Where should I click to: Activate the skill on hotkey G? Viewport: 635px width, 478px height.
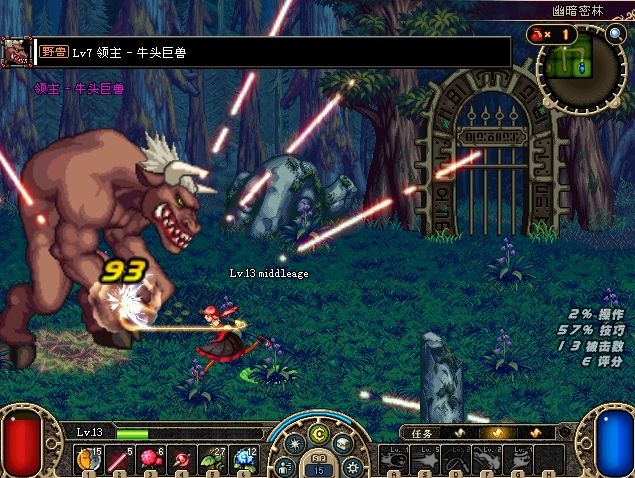point(520,459)
